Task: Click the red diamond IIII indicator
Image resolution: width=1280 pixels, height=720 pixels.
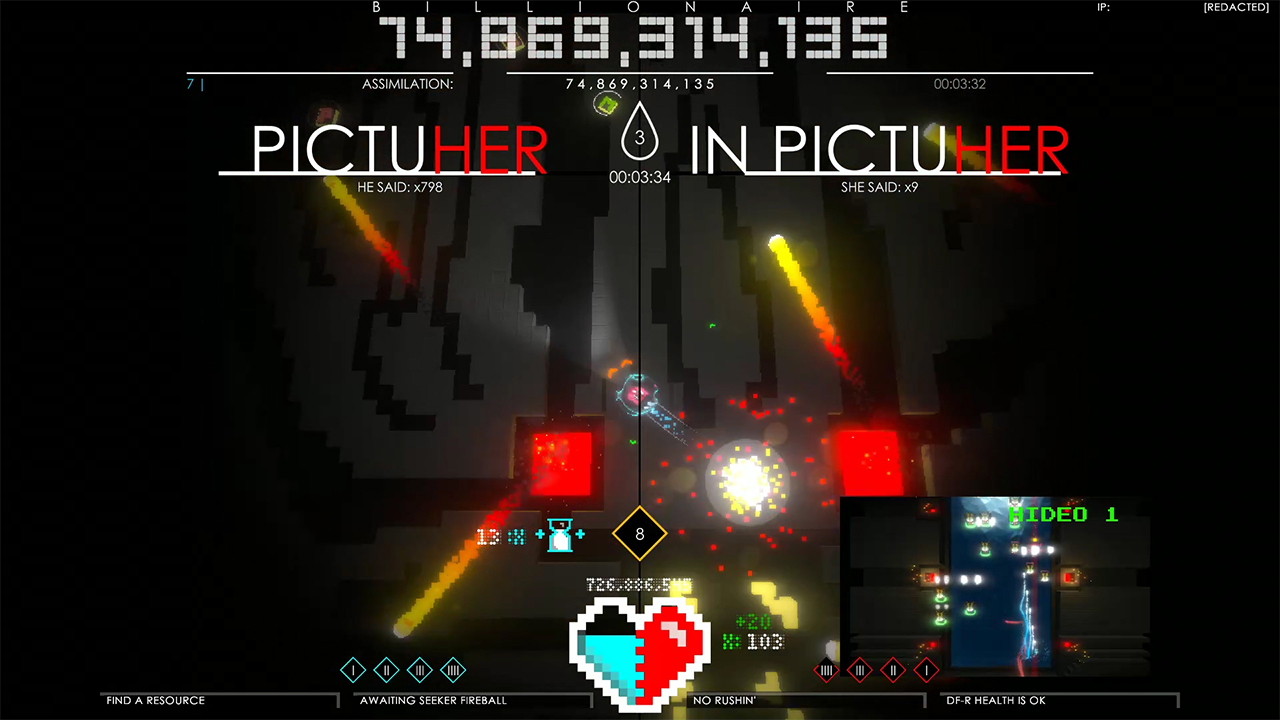Action: pyautogui.click(x=828, y=670)
